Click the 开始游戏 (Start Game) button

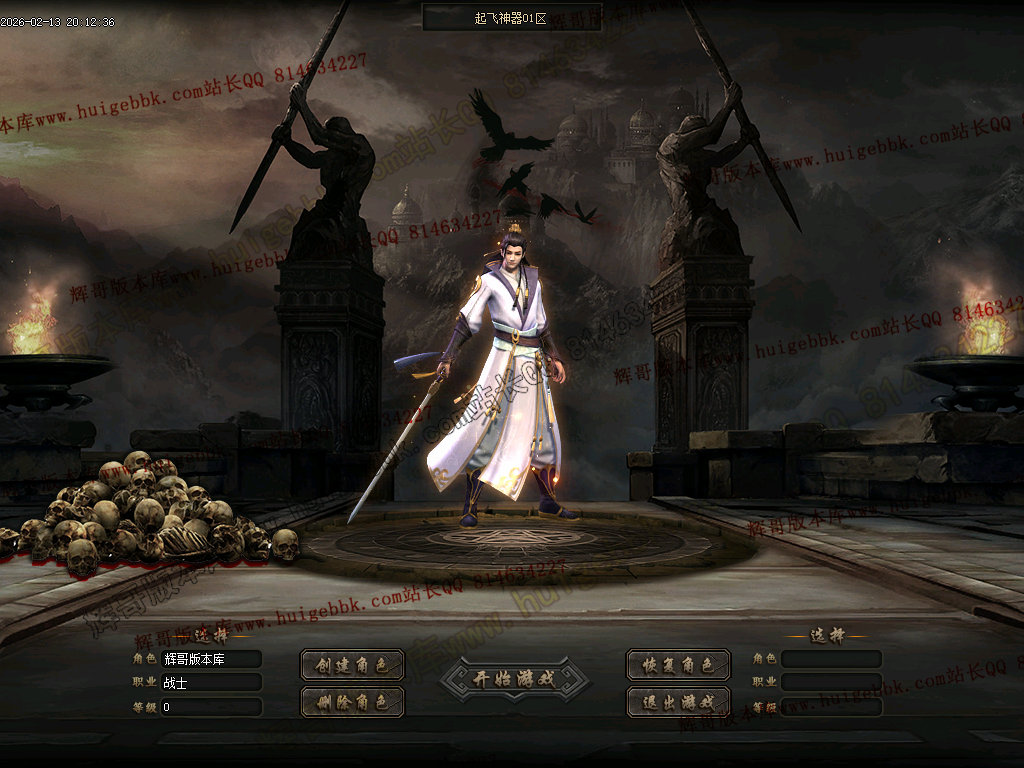pos(514,679)
